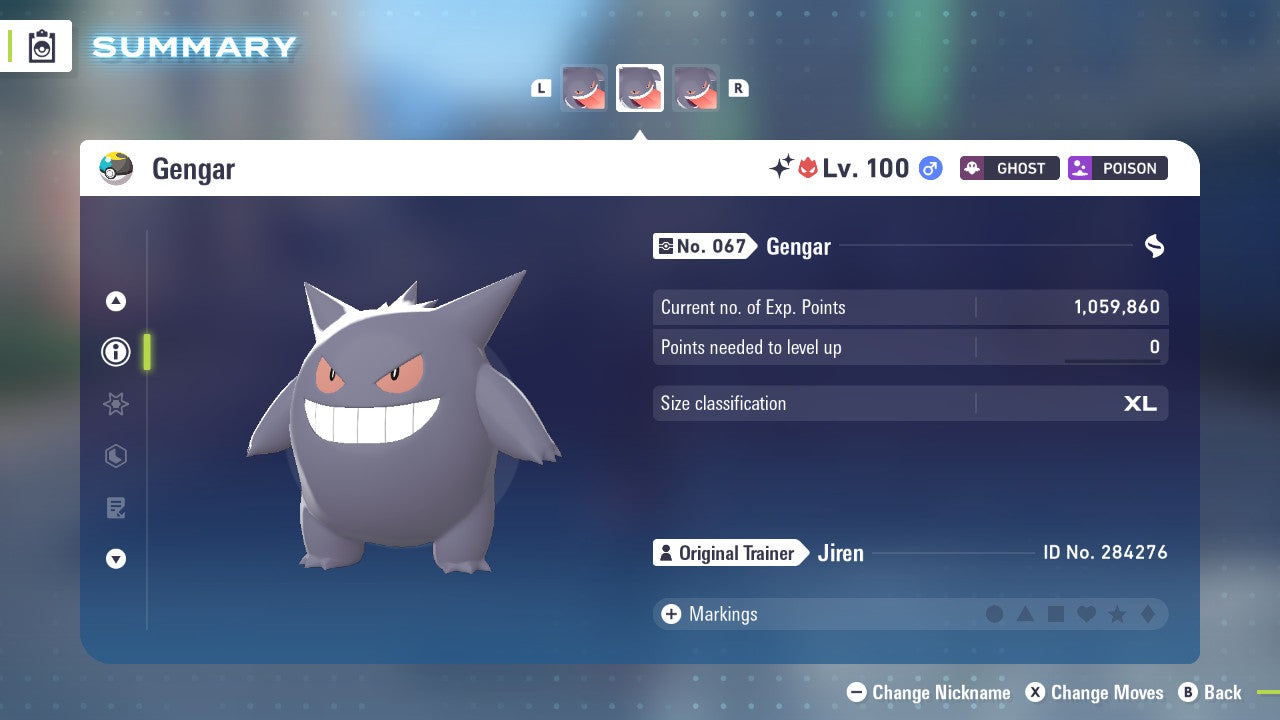Open the trainer memo sidebar icon
Screen dimensions: 1280x720
pyautogui.click(x=116, y=508)
